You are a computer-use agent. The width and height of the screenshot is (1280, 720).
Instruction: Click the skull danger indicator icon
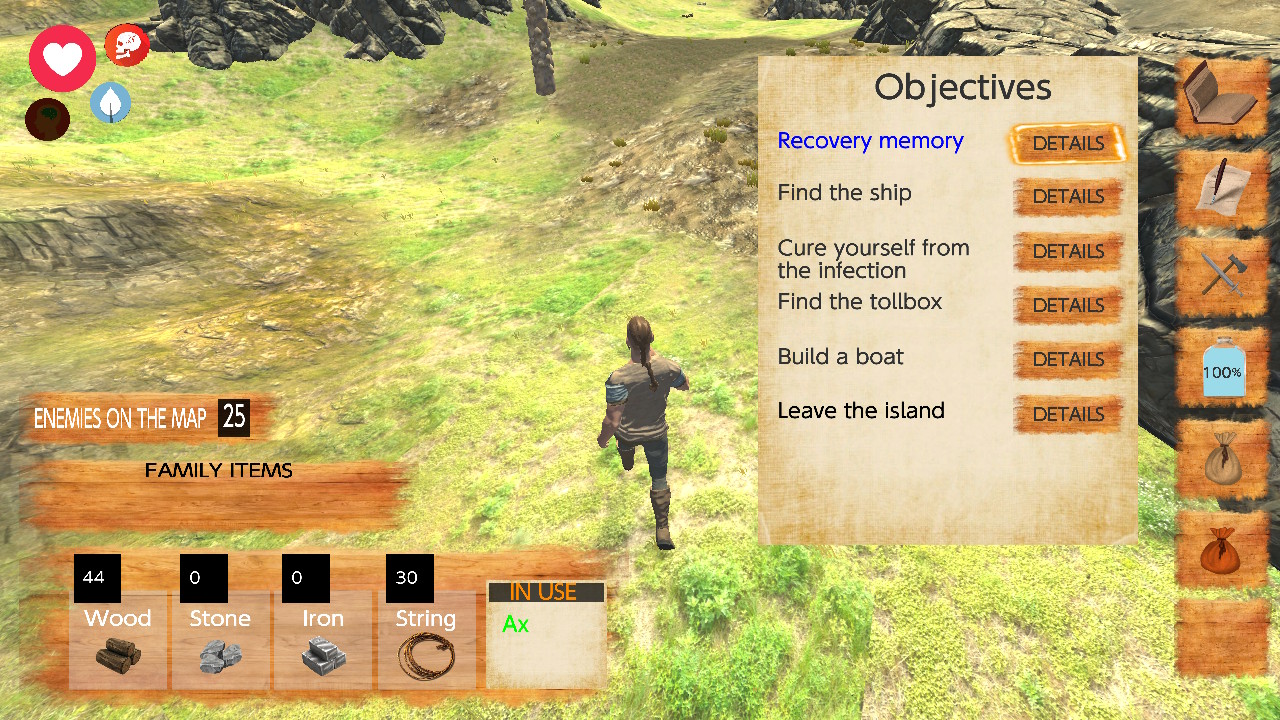(126, 45)
